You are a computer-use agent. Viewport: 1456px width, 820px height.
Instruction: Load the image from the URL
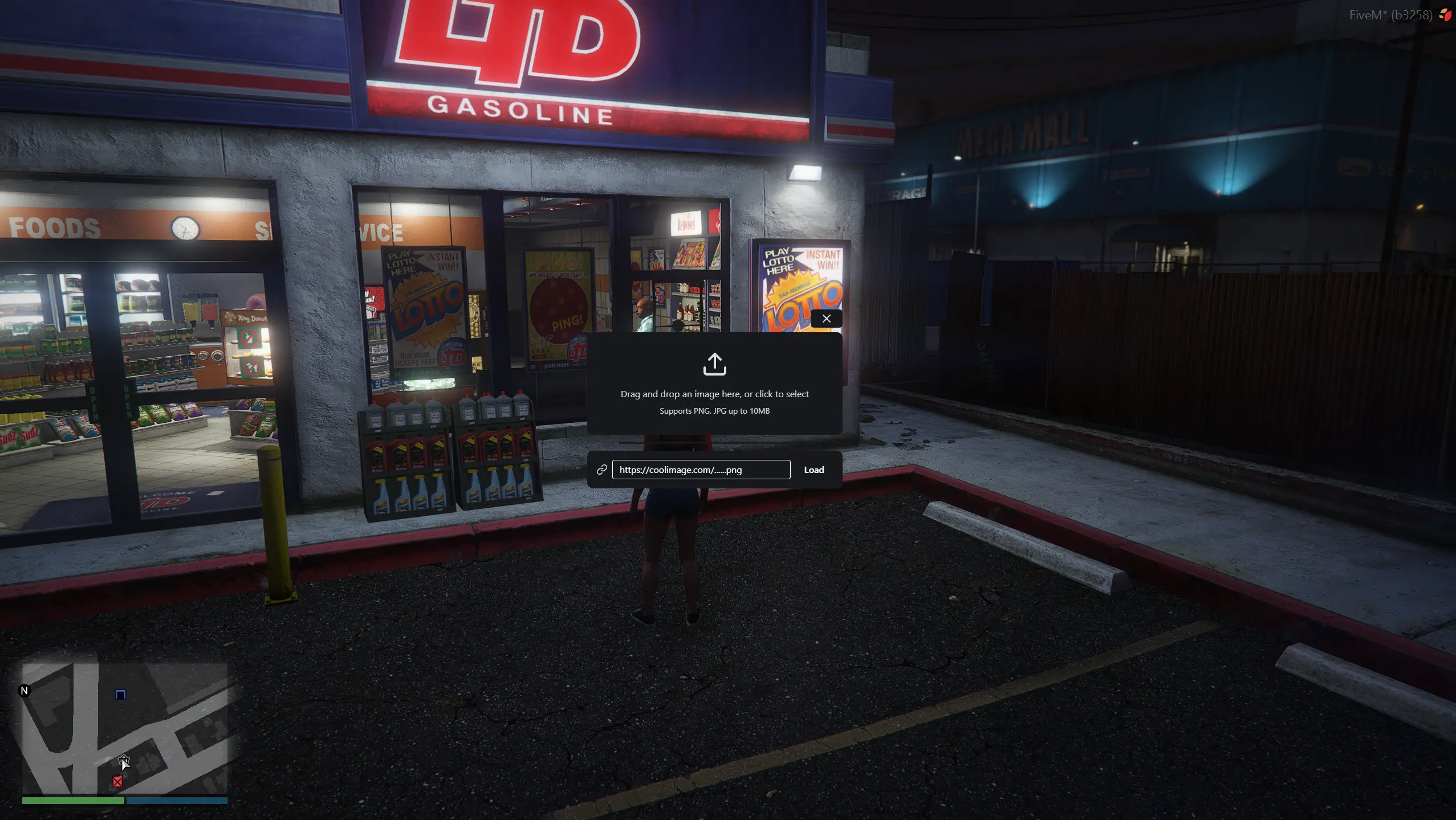814,470
